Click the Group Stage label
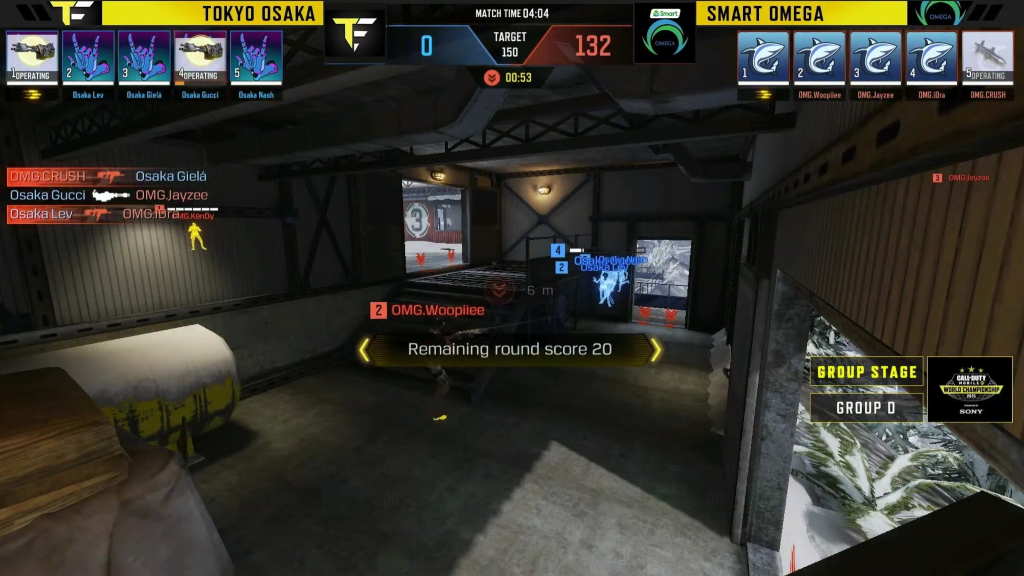This screenshot has height=576, width=1024. [866, 372]
